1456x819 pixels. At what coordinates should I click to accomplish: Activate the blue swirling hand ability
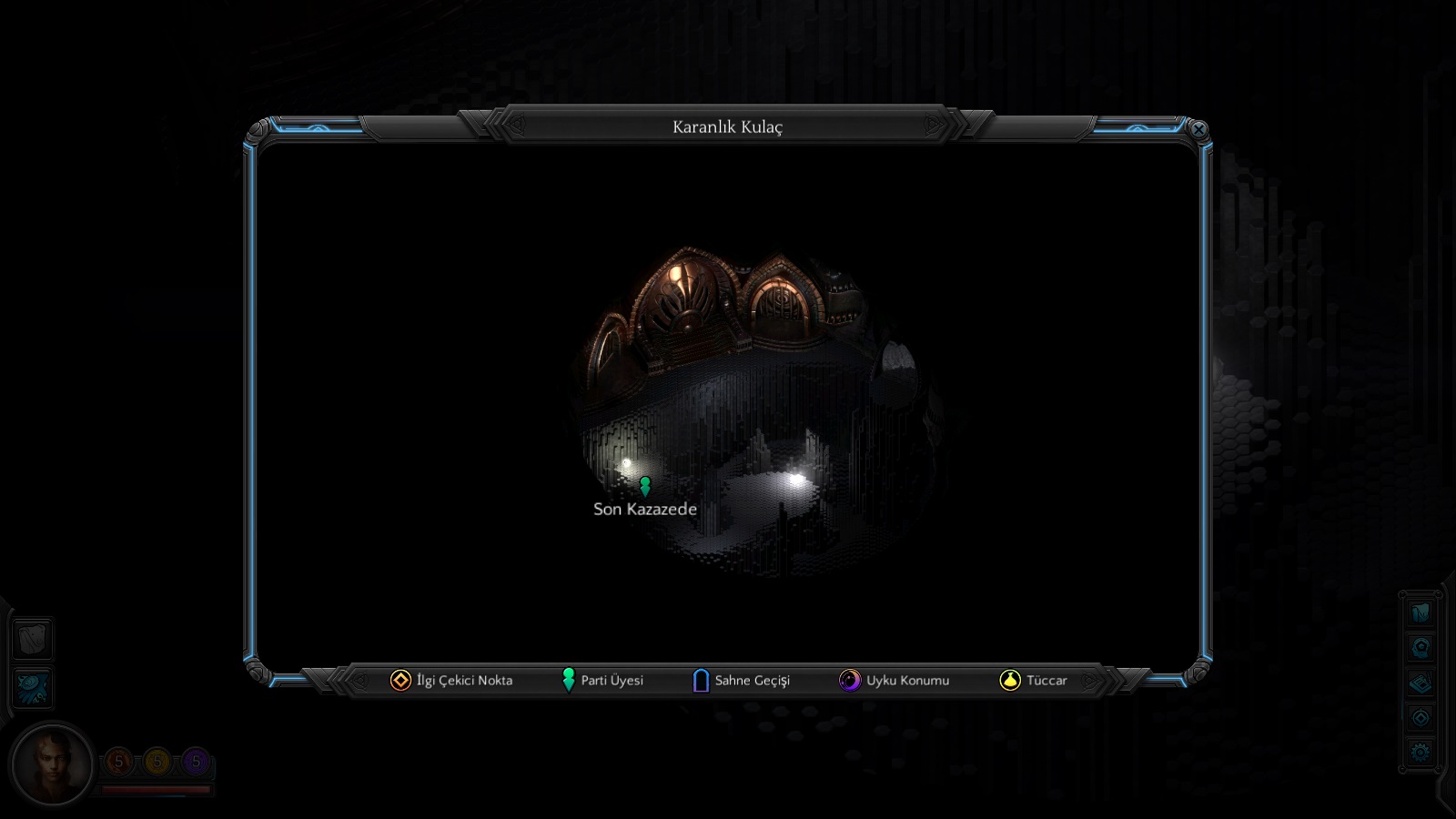point(33,688)
